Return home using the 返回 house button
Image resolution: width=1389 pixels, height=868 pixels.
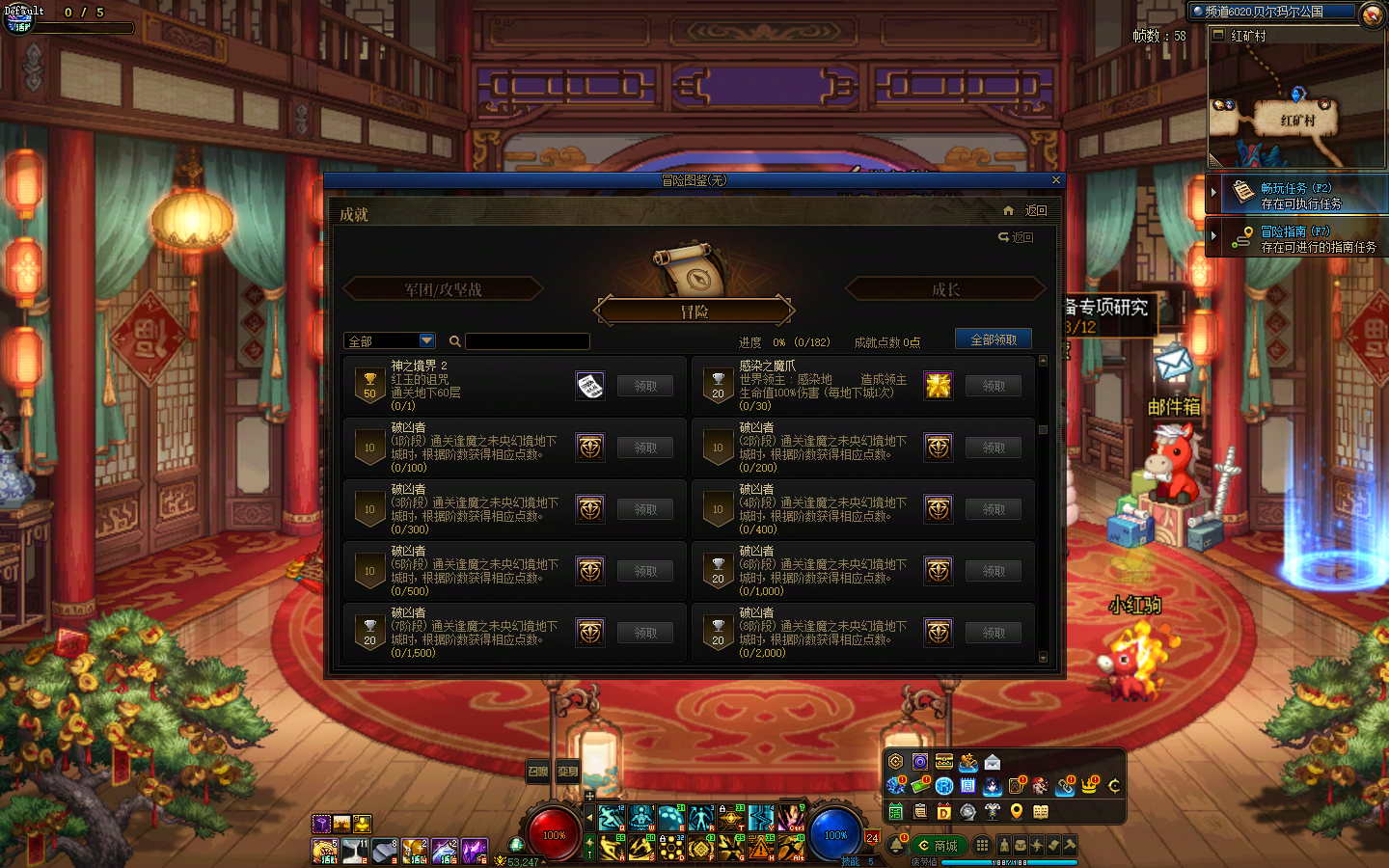[1025, 210]
